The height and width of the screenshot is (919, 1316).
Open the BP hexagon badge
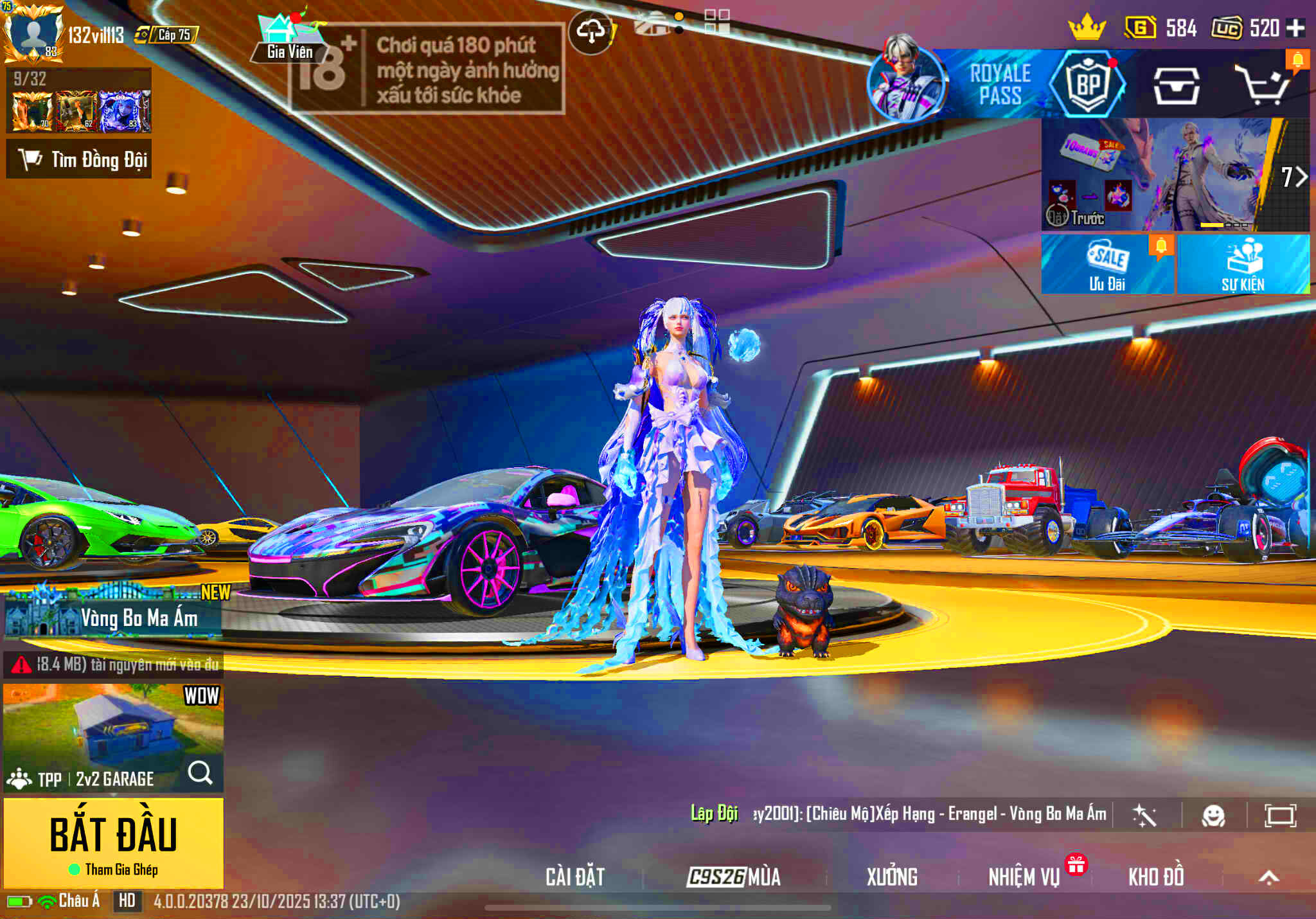click(1088, 84)
